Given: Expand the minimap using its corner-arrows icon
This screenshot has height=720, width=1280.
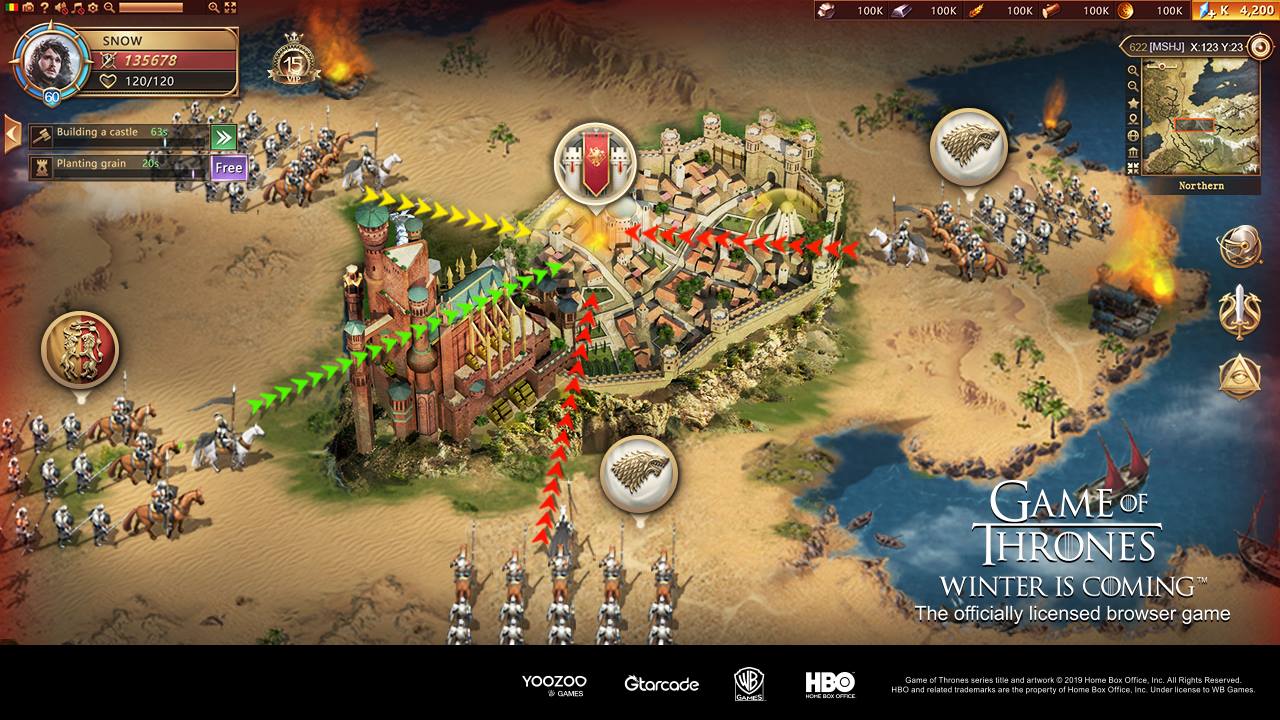Looking at the screenshot, I should coord(1133,167).
